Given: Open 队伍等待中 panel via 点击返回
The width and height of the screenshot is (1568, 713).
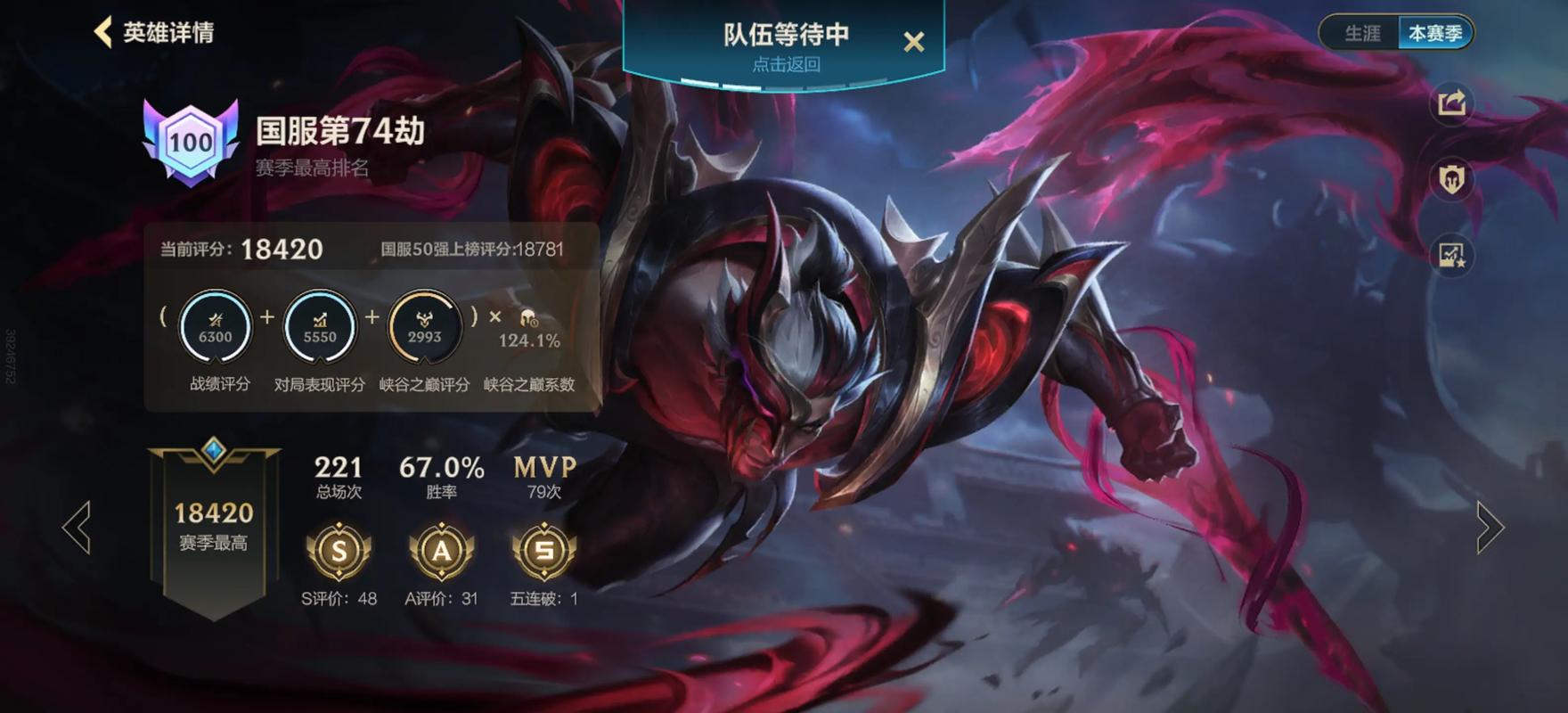Looking at the screenshot, I should 786,64.
